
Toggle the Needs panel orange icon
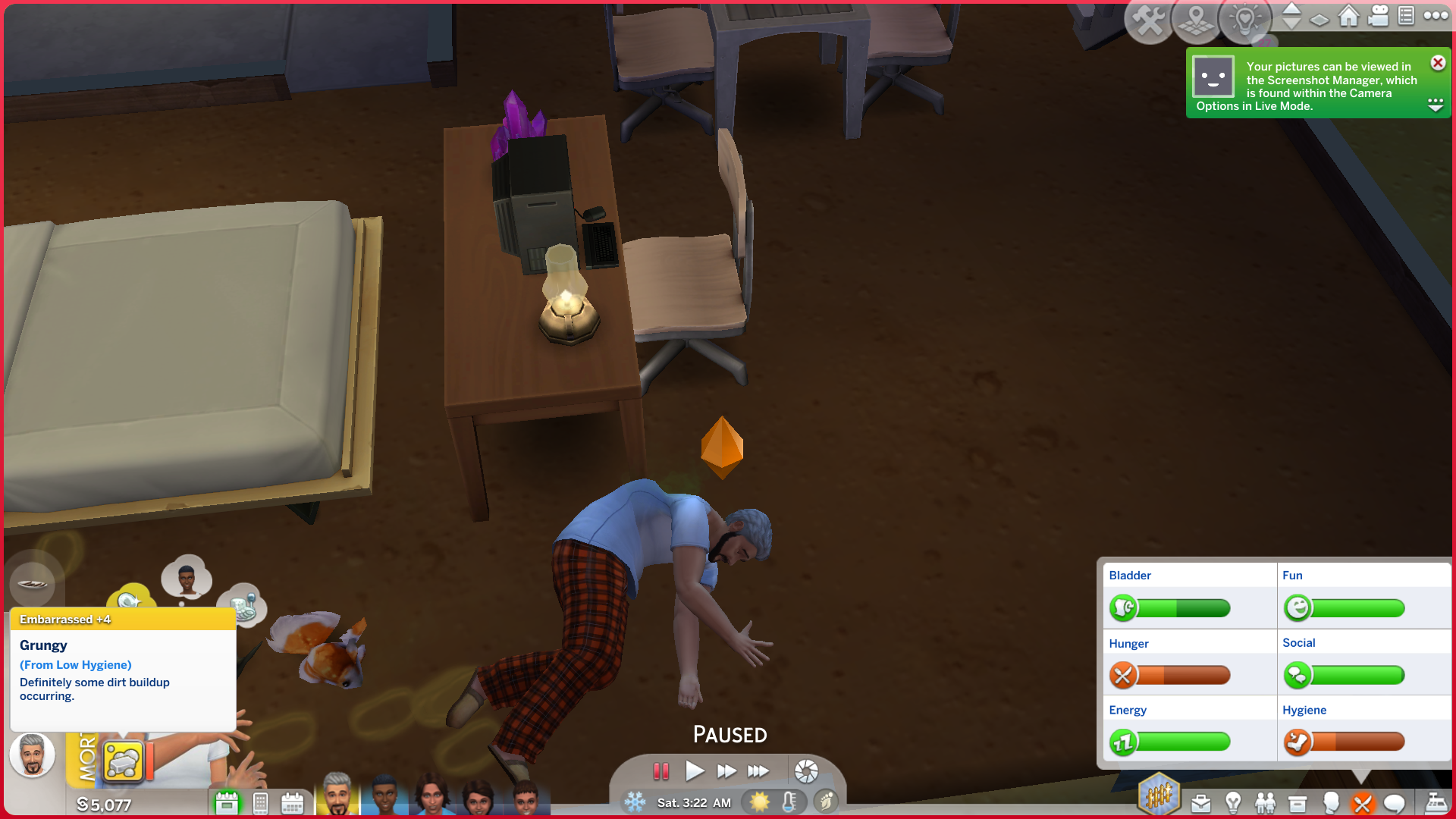tap(1362, 803)
